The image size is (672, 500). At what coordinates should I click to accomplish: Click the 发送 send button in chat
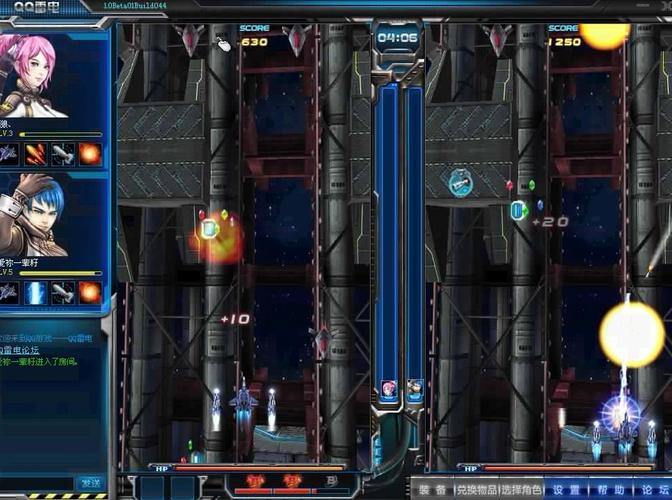(x=91, y=483)
